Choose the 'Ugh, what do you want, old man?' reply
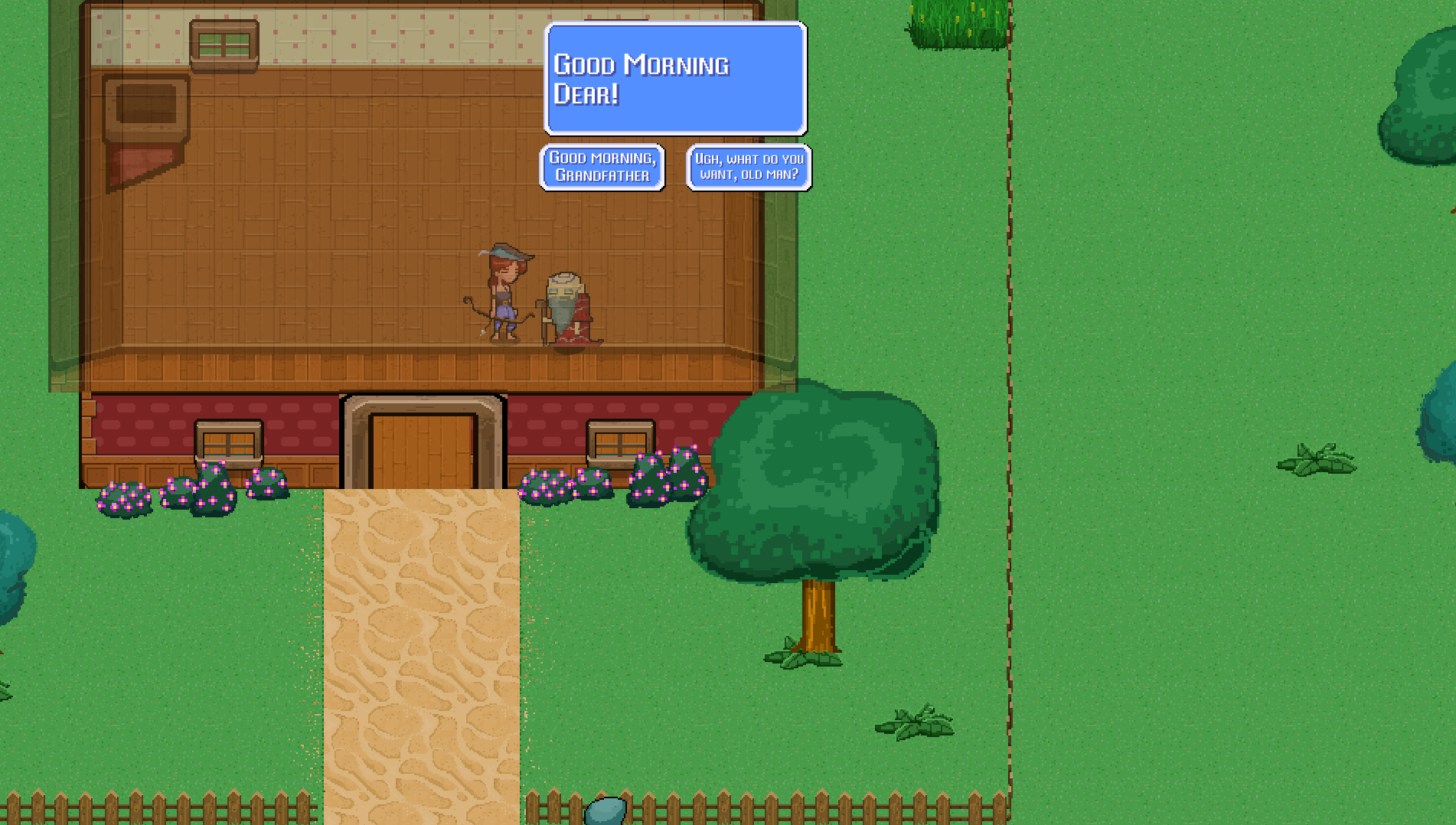The height and width of the screenshot is (825, 1456). pos(749,165)
